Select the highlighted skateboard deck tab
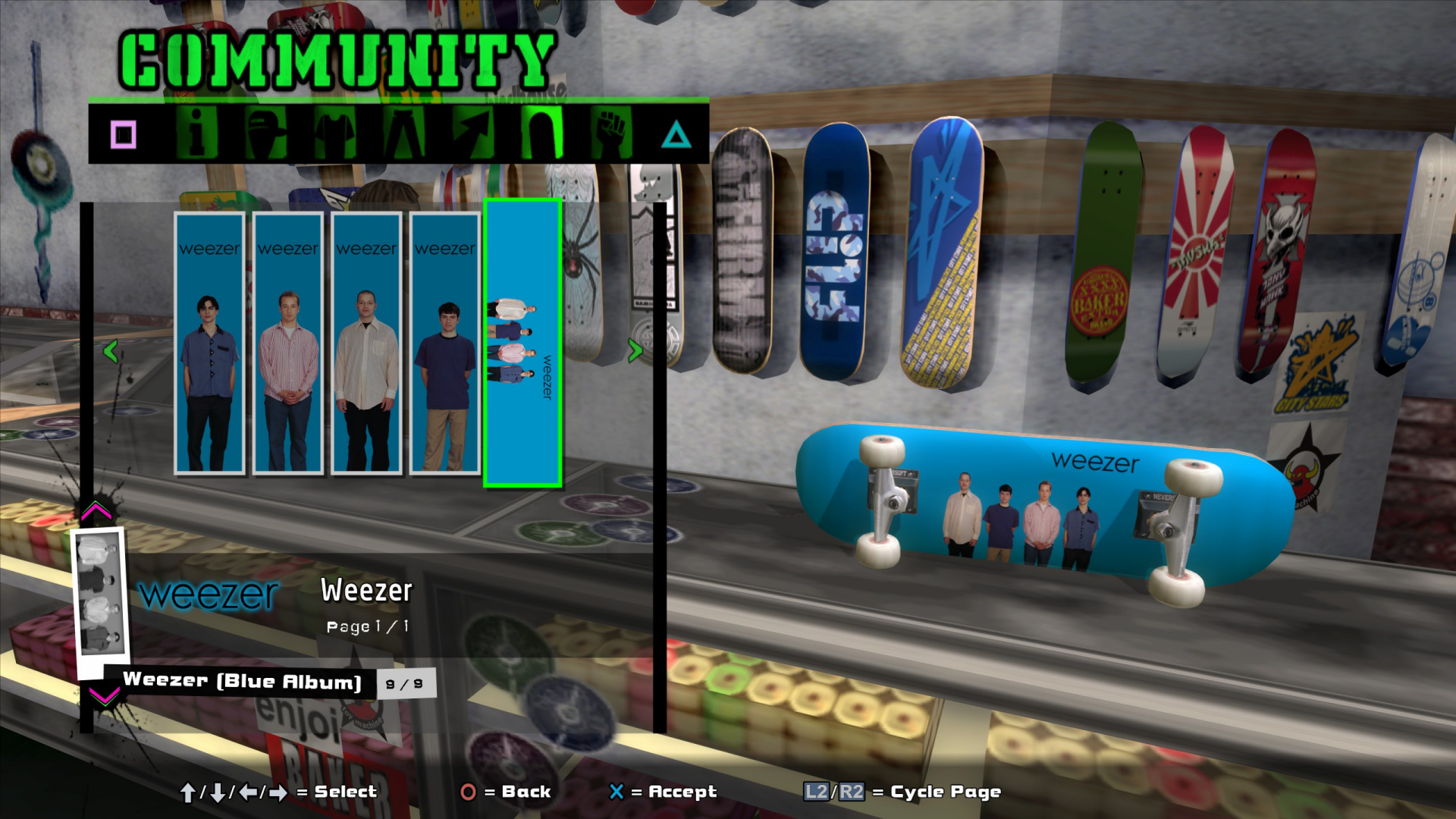This screenshot has height=819, width=1456. 542,133
